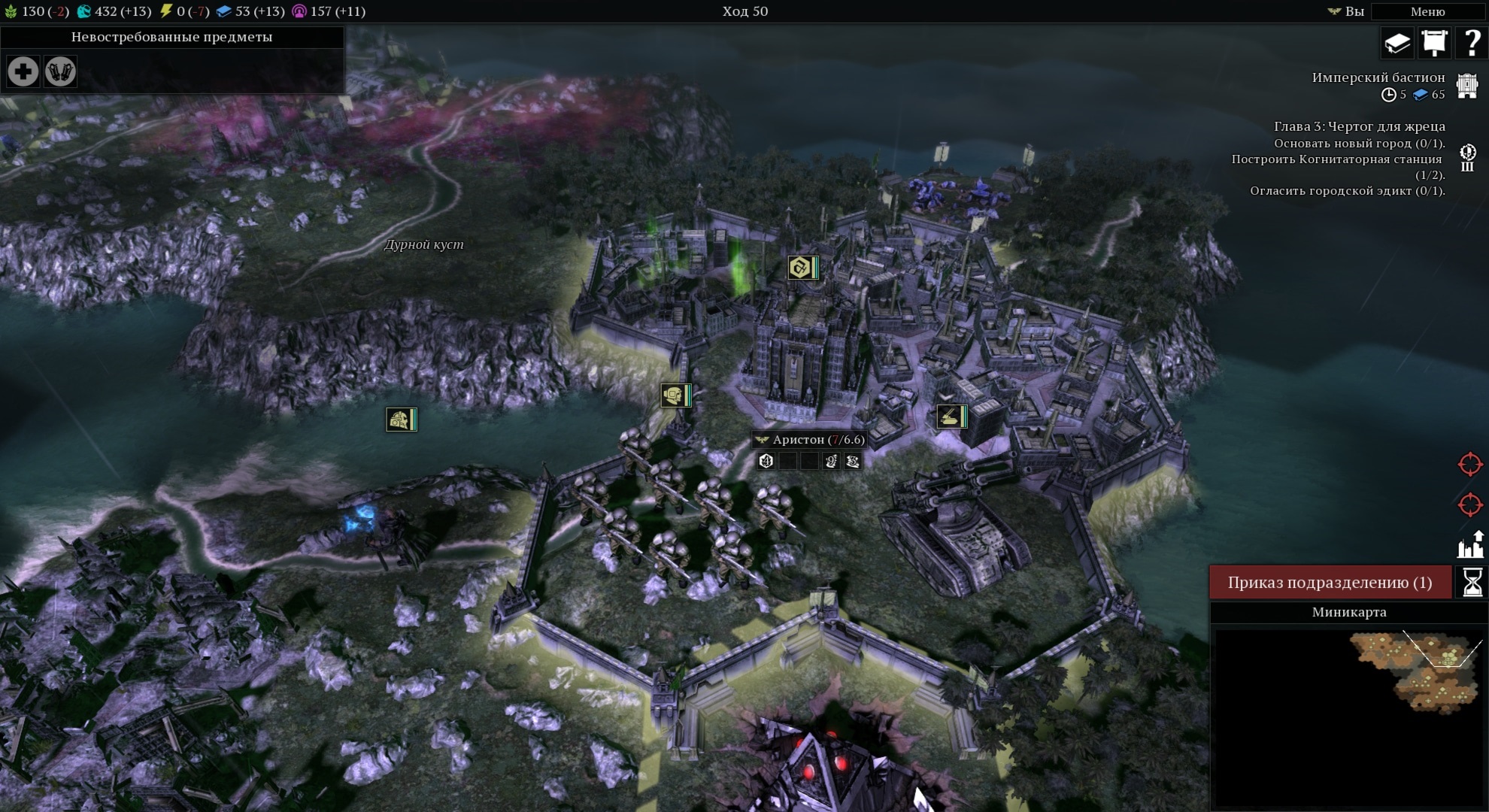Click the city upgrade notification icon
The width and height of the screenshot is (1489, 812).
point(1470,544)
